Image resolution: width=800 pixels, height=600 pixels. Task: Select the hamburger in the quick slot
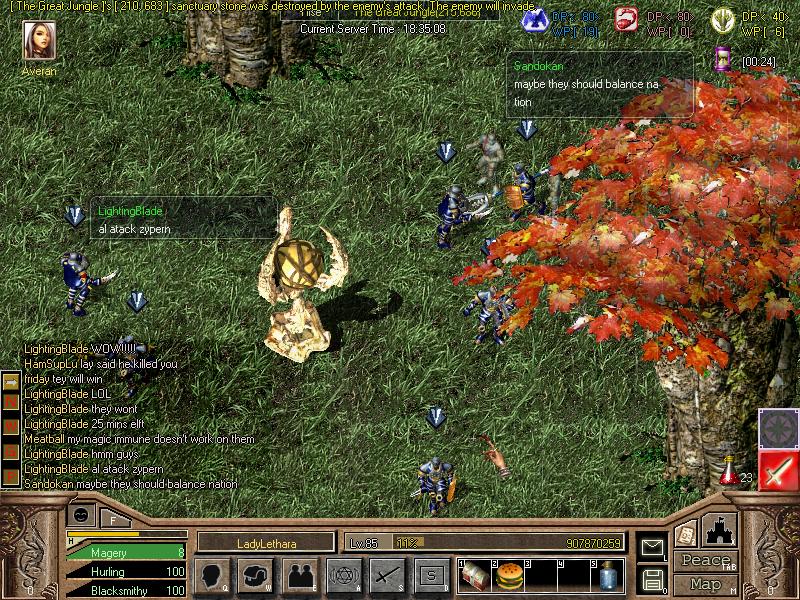click(510, 575)
